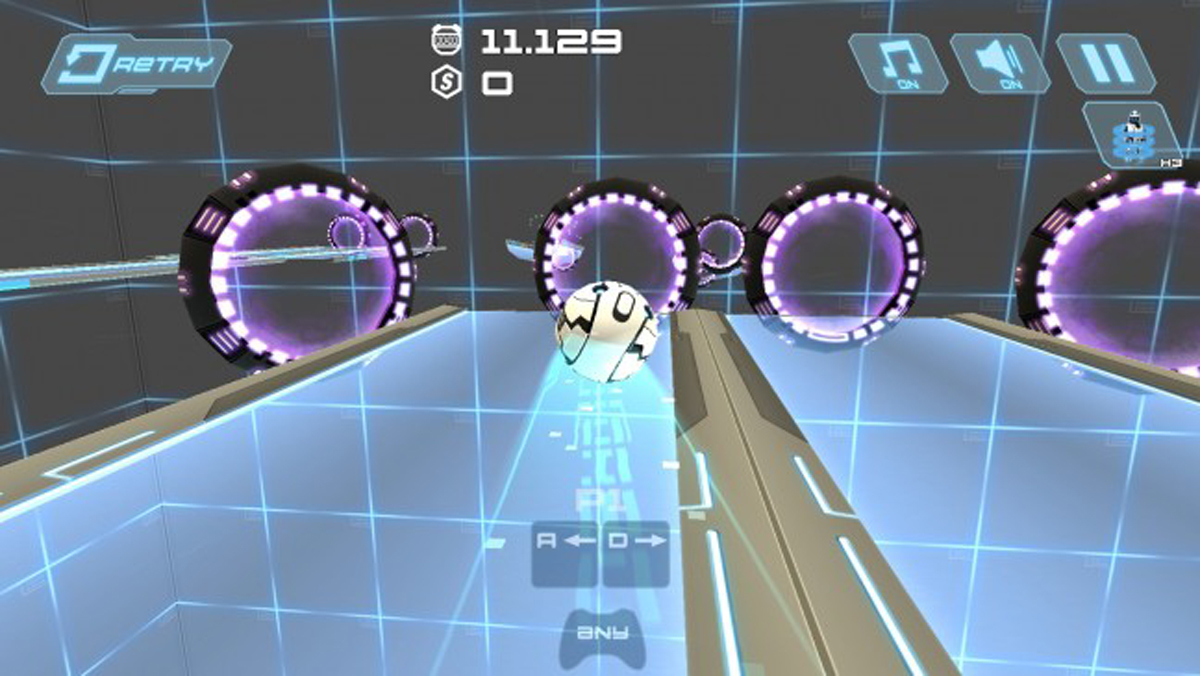Toggle the music note button off
1200x676 pixels.
[898, 64]
